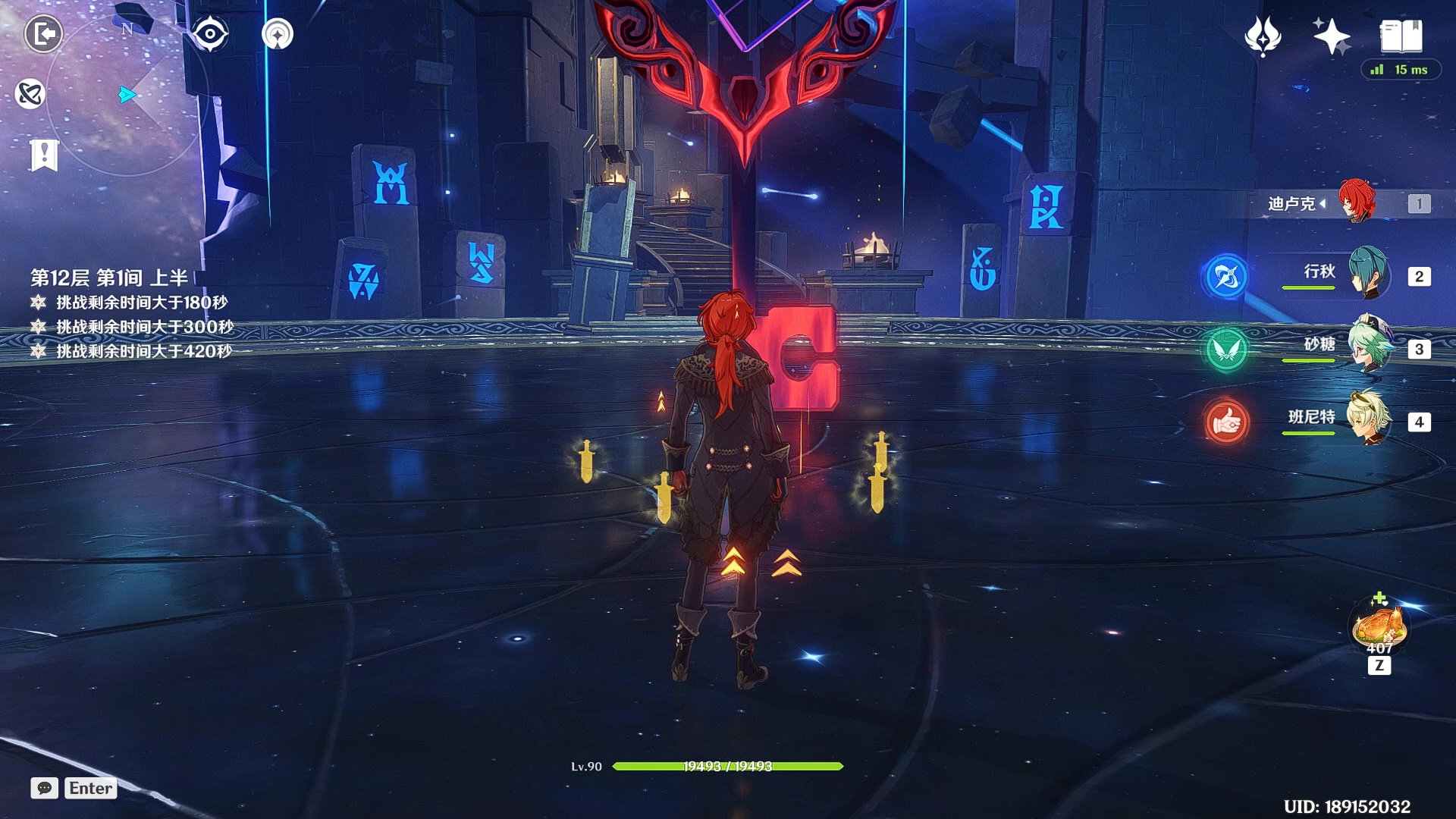Viewport: 1456px width, 819px height.
Task: Use the roast chicken food item
Action: [1379, 626]
